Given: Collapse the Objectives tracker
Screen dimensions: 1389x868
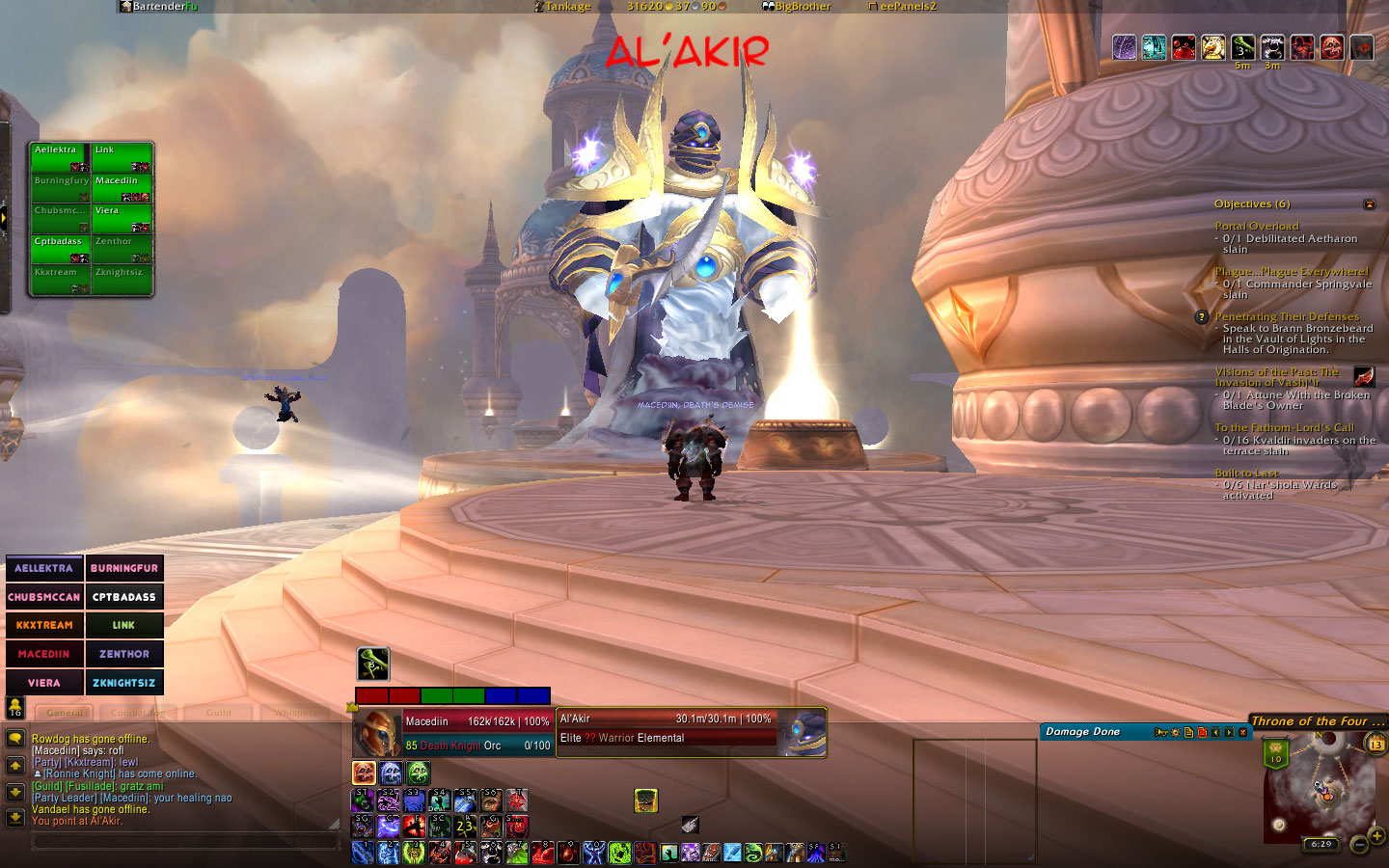Looking at the screenshot, I should [x=1369, y=204].
